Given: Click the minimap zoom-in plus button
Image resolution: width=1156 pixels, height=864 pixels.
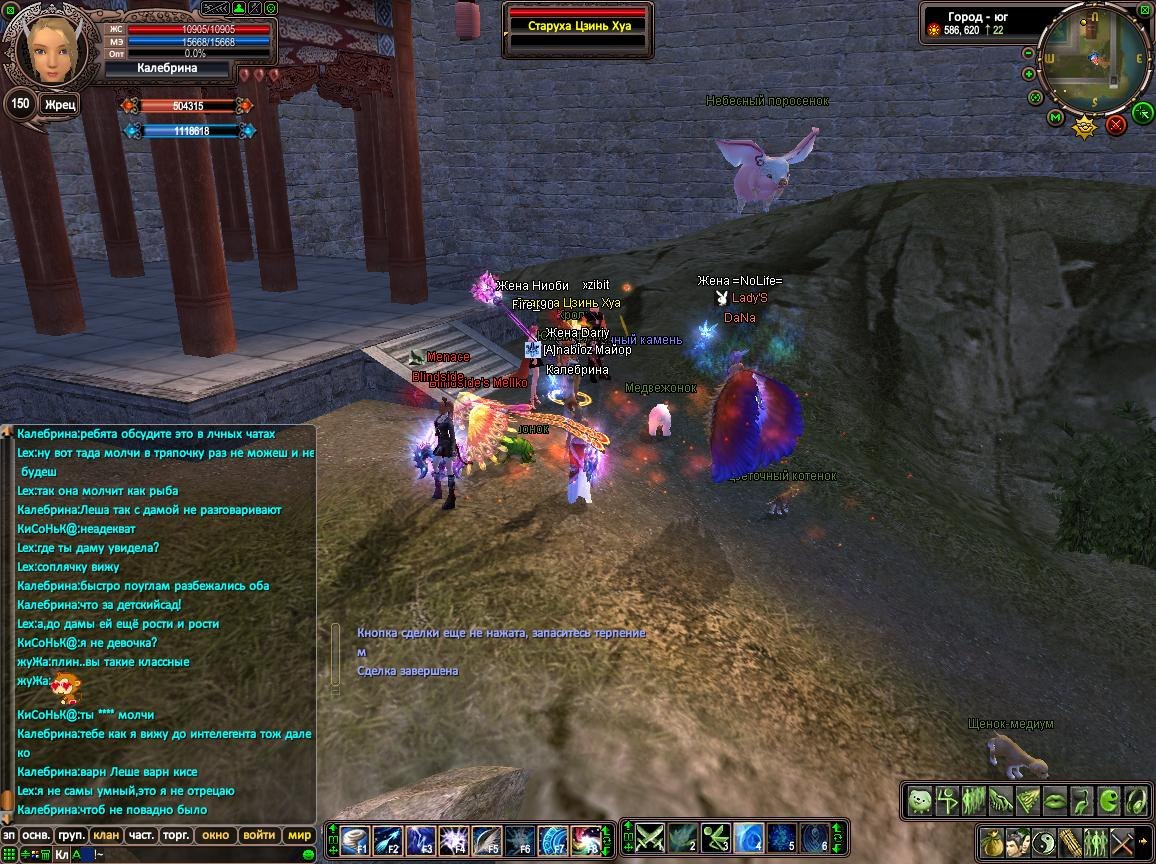Looking at the screenshot, I should pyautogui.click(x=1029, y=74).
